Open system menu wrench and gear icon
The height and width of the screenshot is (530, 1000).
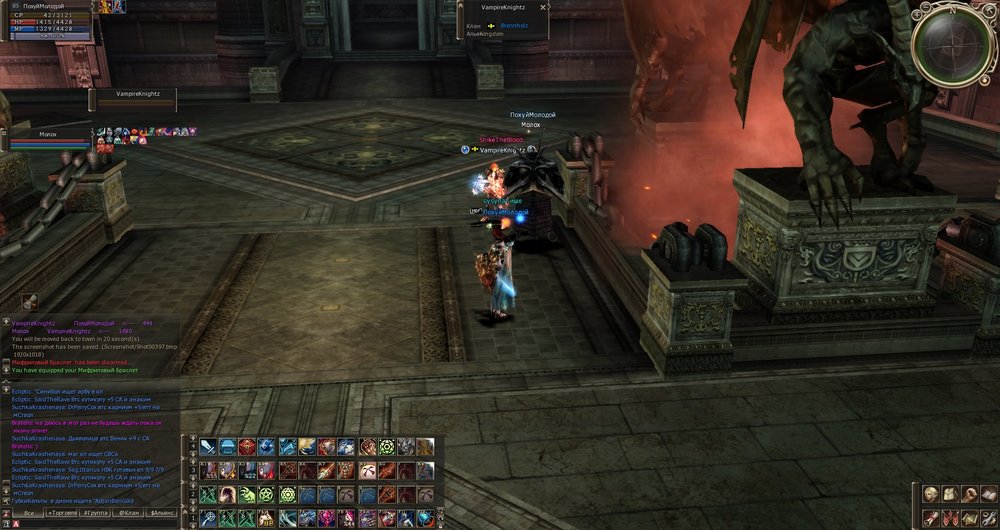click(x=988, y=517)
